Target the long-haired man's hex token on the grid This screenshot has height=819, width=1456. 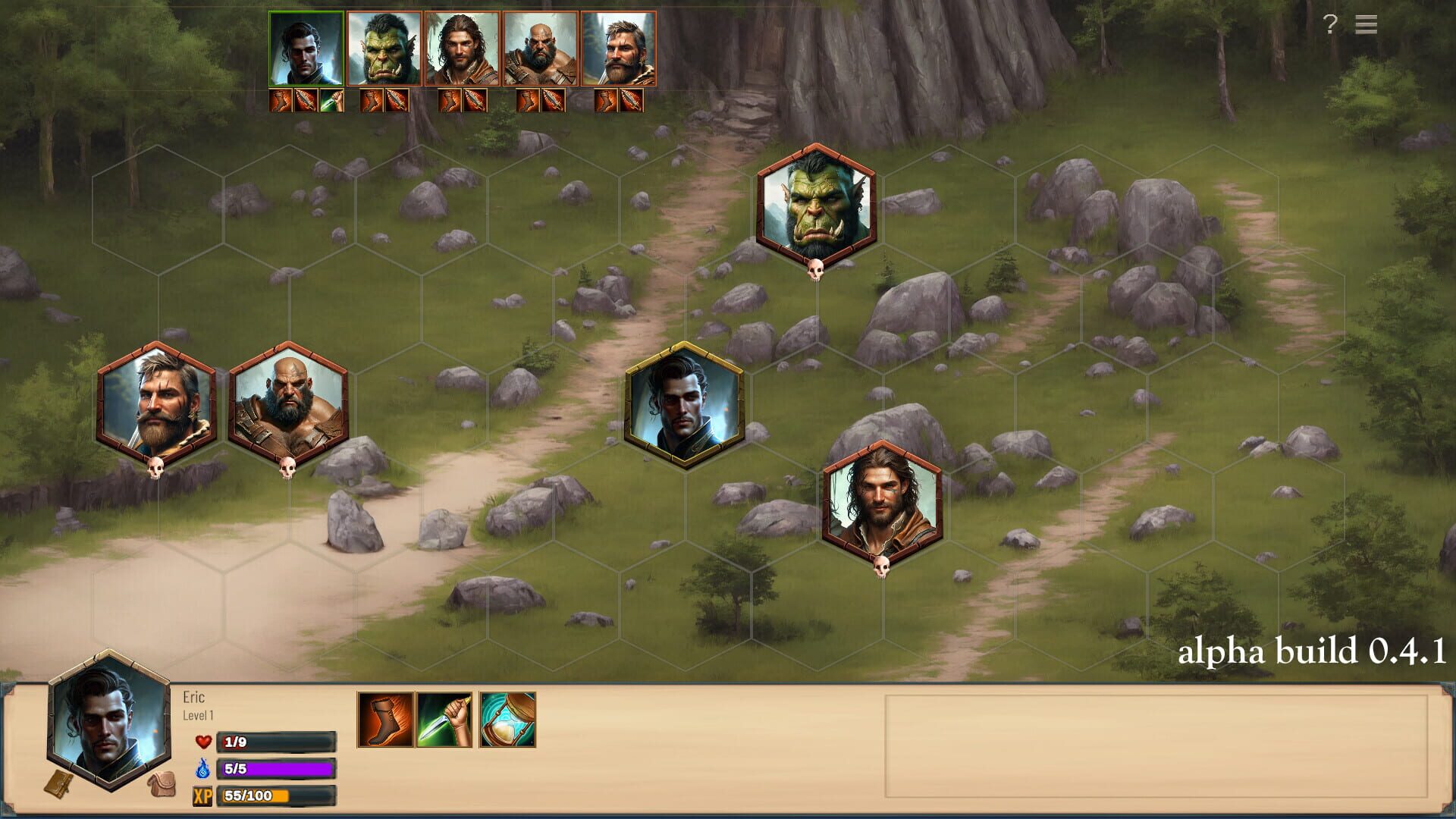click(882, 503)
